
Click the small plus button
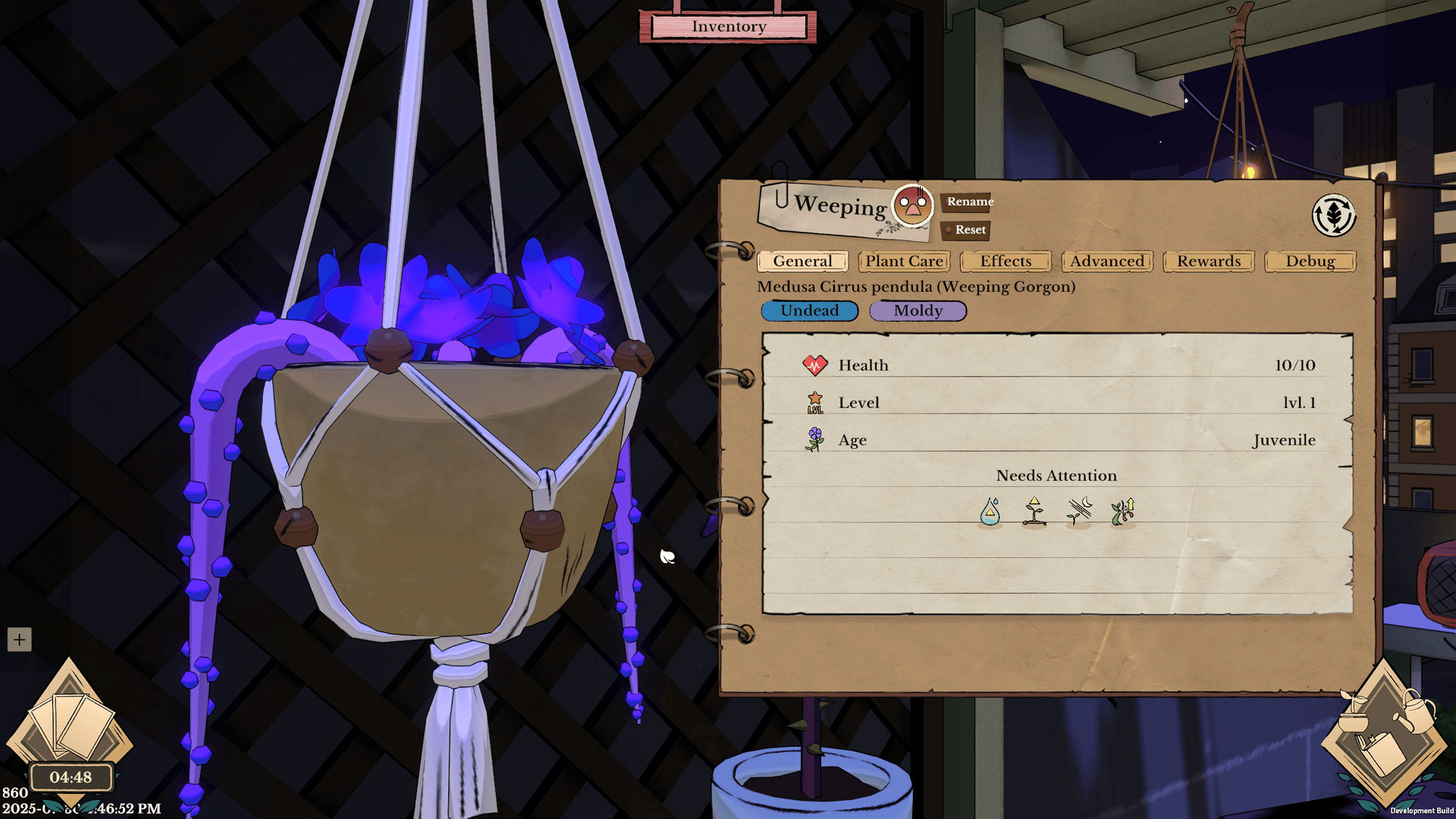[19, 639]
